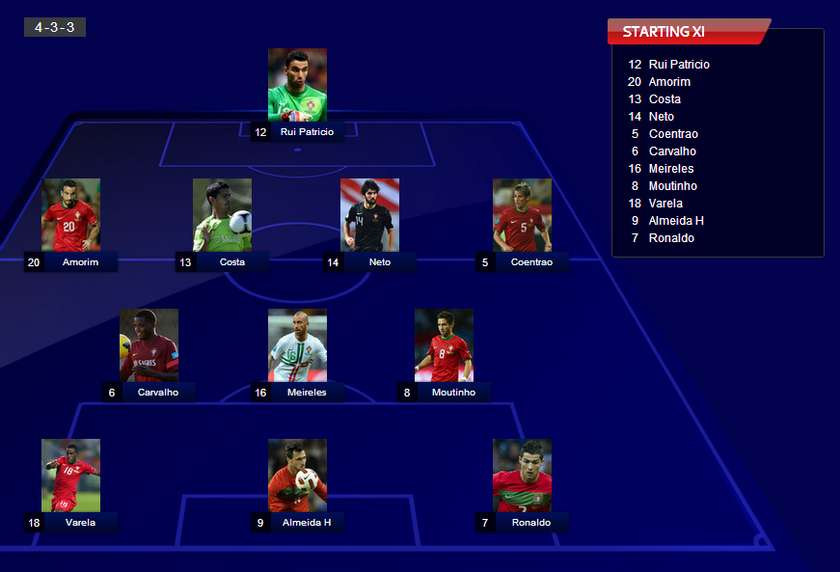Image resolution: width=840 pixels, height=572 pixels.
Task: Select Ronaldo's row in the Starting XI list
Action: [671, 238]
